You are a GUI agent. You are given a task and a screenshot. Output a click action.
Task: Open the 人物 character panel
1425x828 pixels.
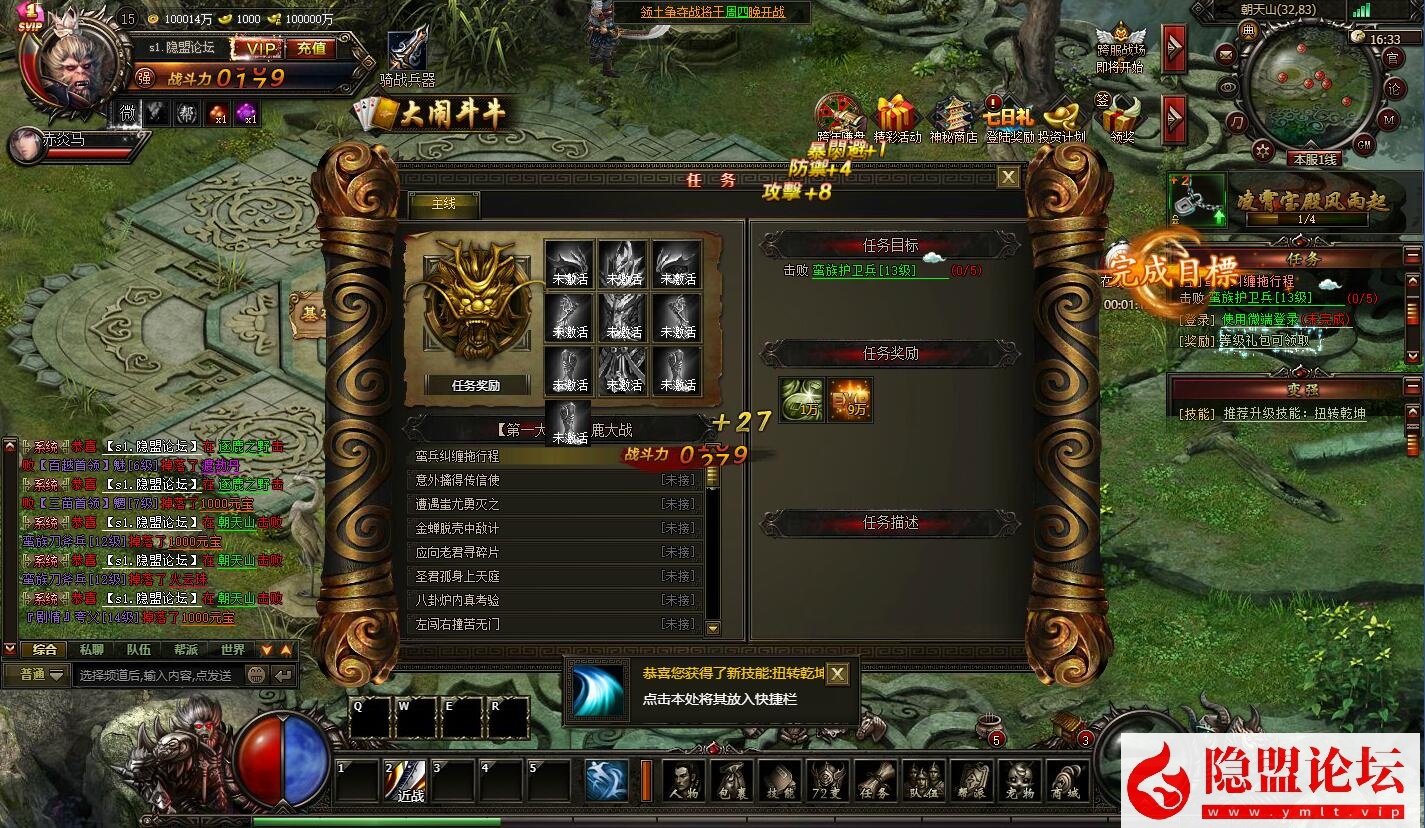click(x=684, y=780)
